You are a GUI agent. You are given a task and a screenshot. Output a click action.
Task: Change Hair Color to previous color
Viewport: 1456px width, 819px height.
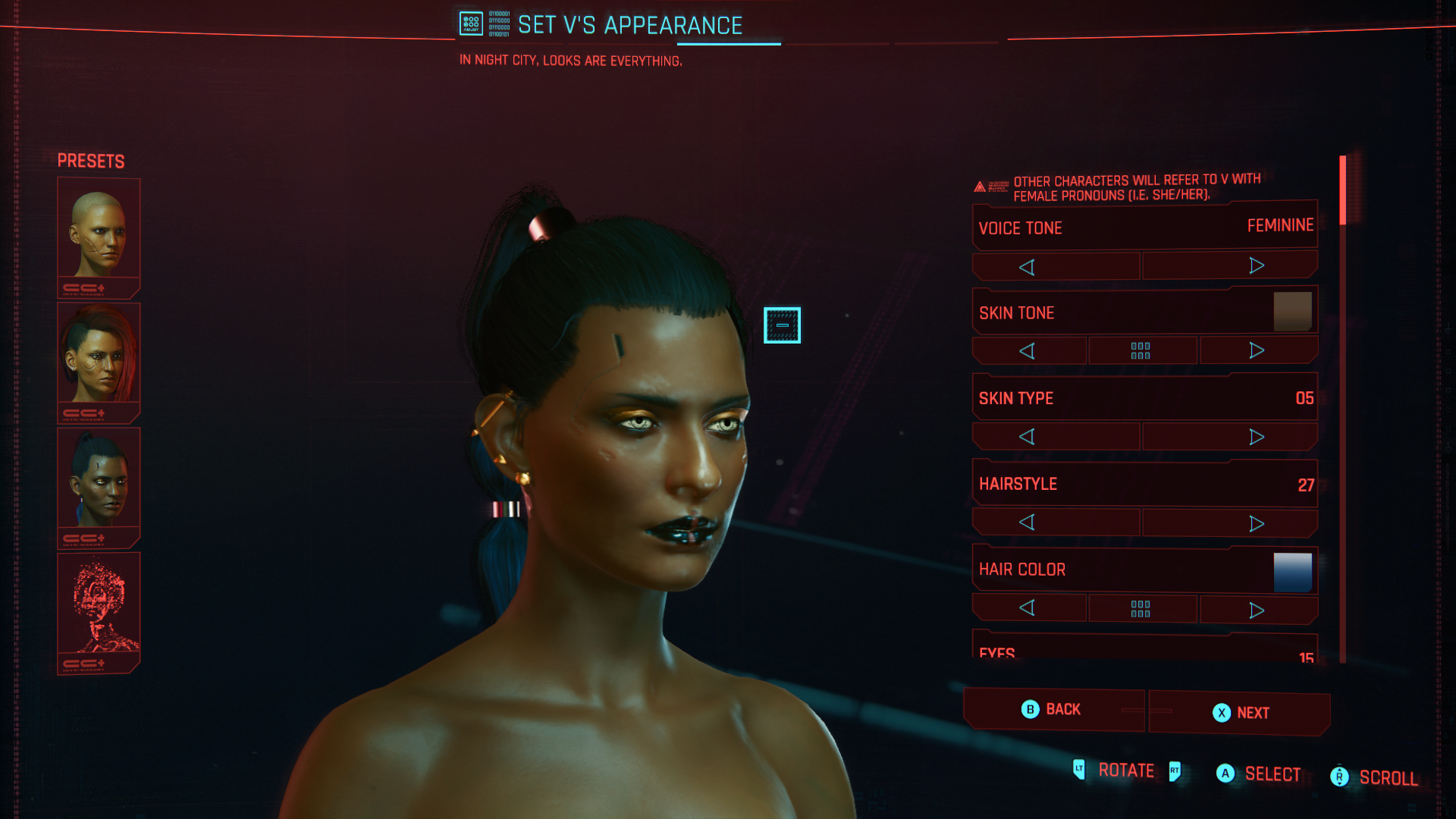(x=1028, y=608)
